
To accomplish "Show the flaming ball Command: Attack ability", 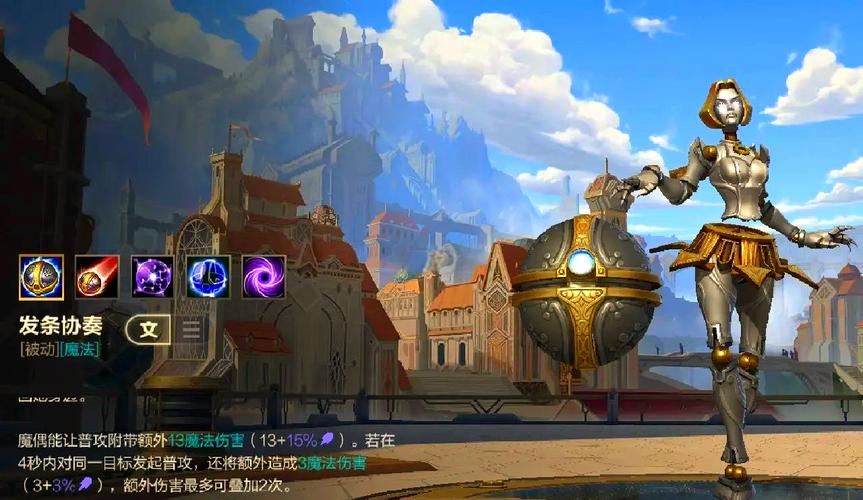I will (97, 277).
